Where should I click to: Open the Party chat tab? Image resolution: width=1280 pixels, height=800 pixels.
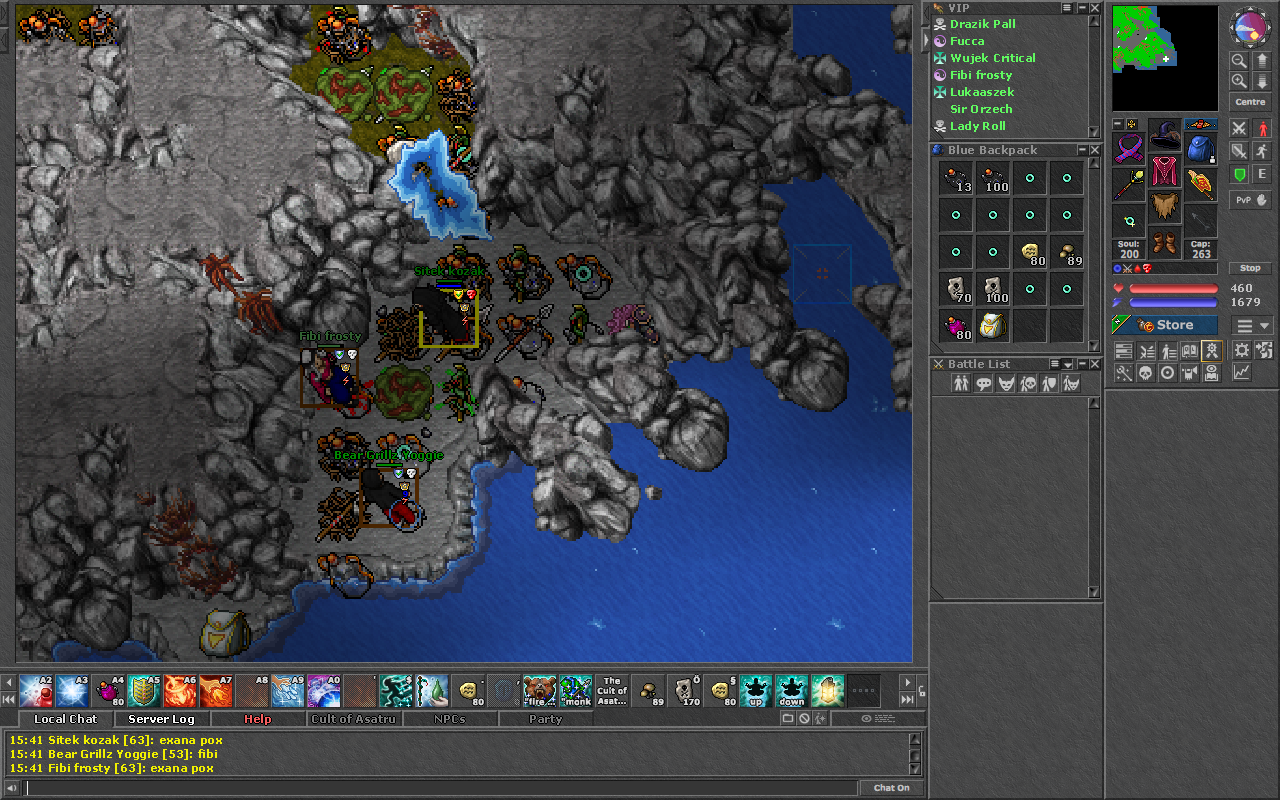(545, 719)
